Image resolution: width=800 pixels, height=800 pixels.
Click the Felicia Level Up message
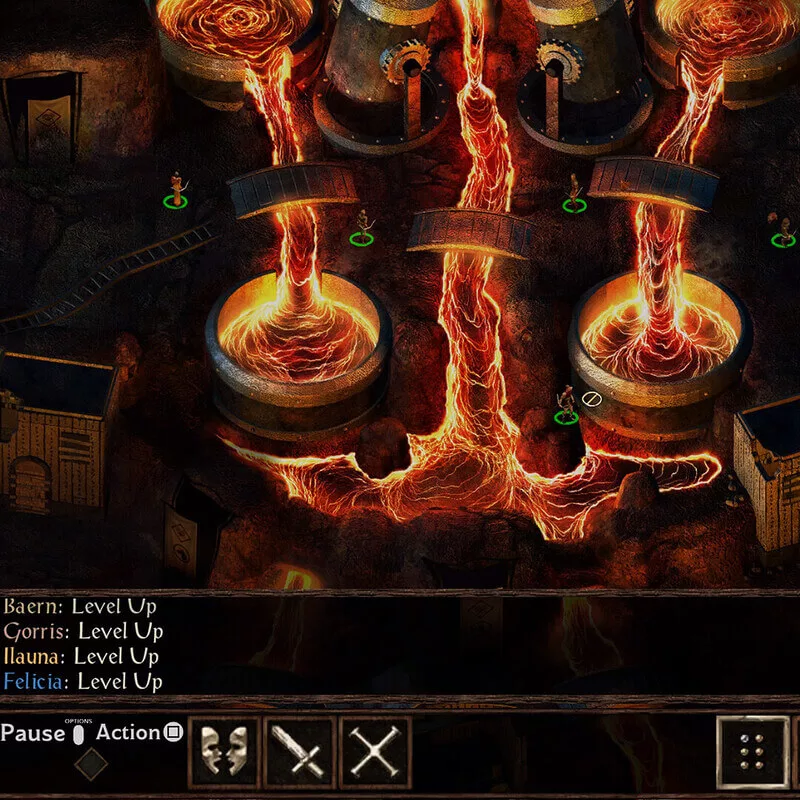(x=82, y=682)
